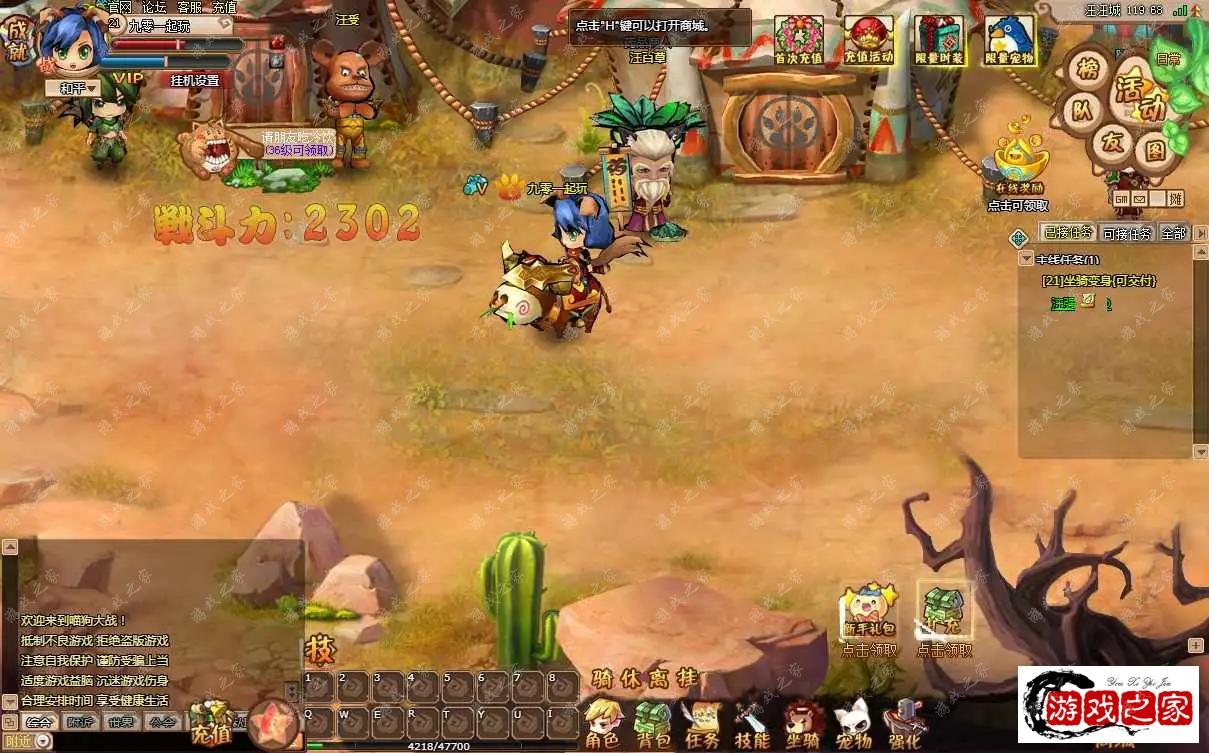
Task: Open the 坐骑 mount menu
Action: point(802,726)
